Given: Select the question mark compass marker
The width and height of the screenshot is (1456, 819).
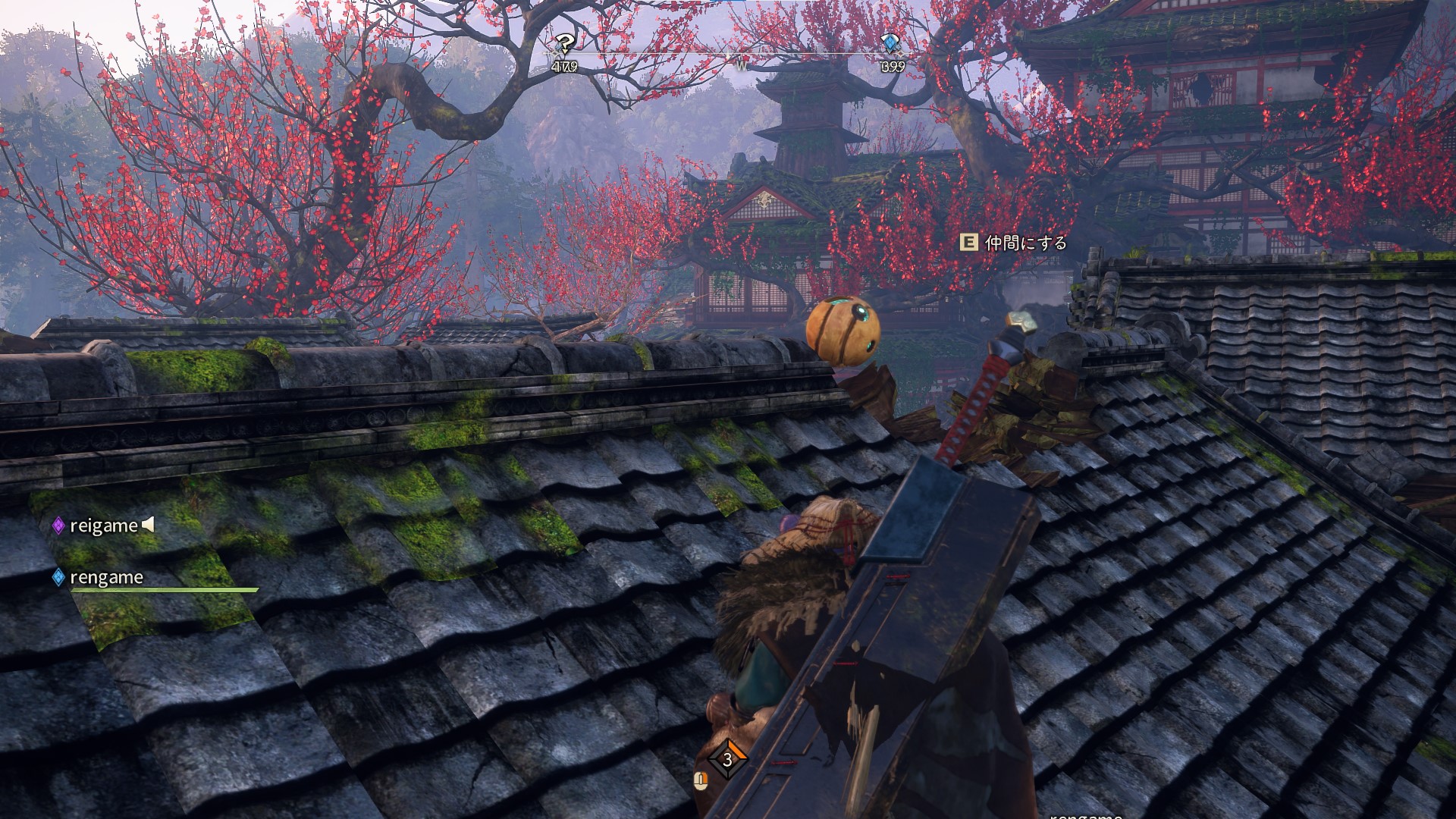Looking at the screenshot, I should (x=564, y=45).
